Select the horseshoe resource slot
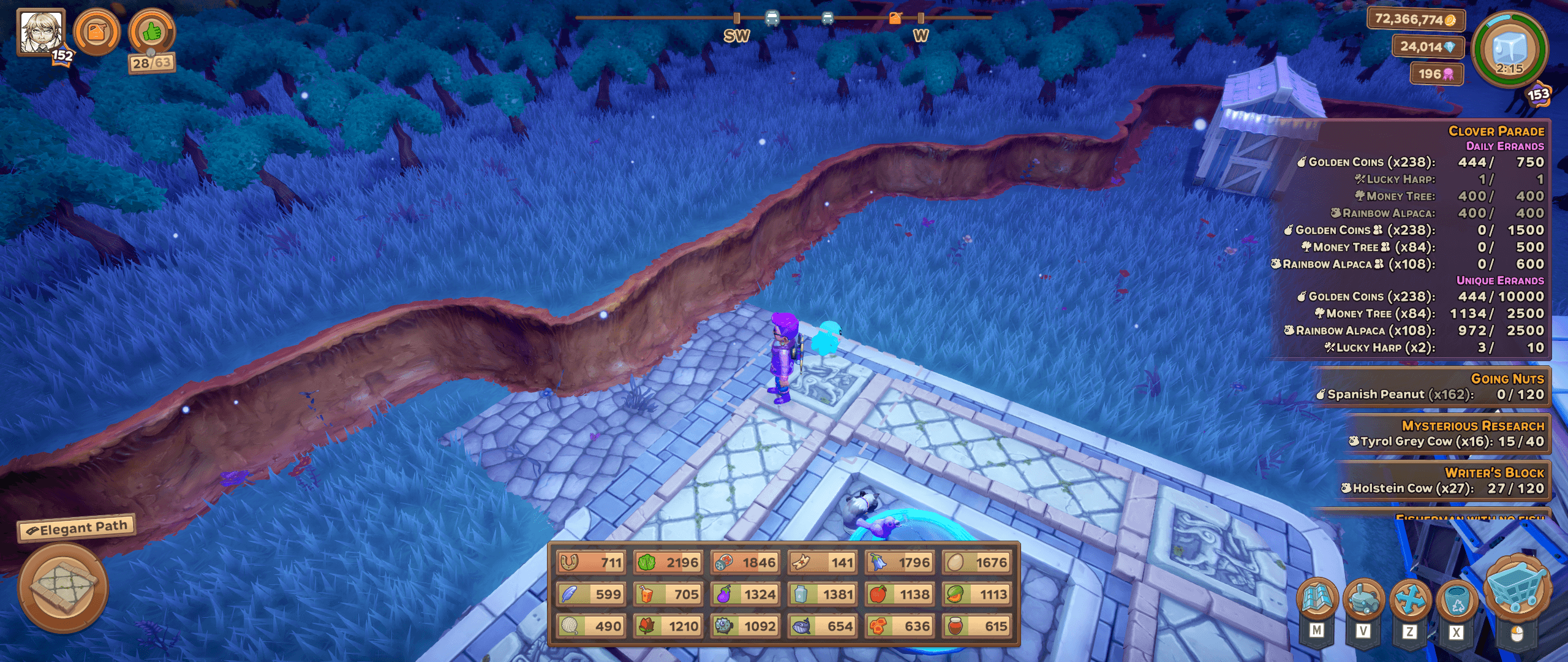 (x=591, y=562)
